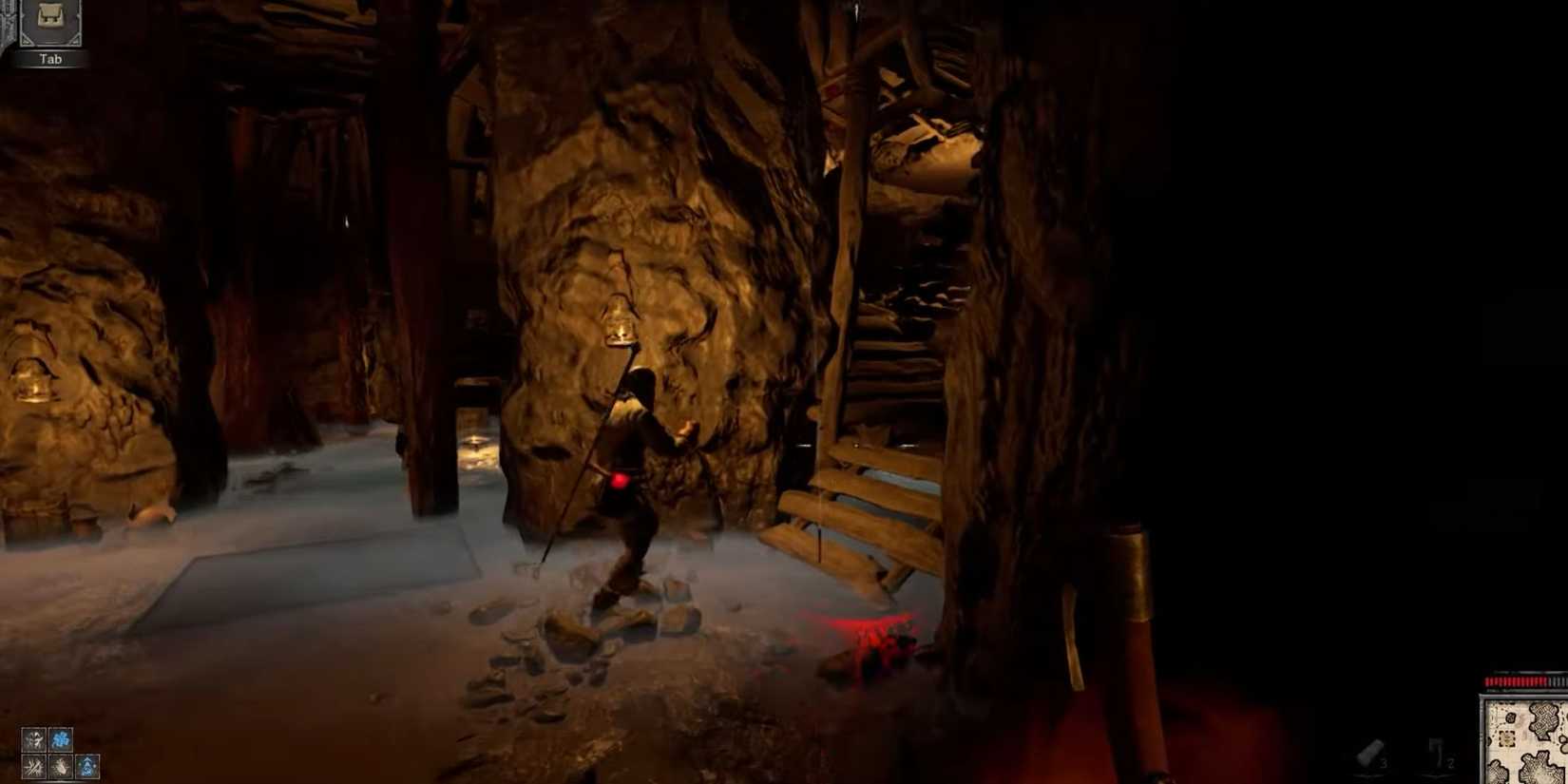Screen dimensions: 1568x784
Task: Select the item slot showing quantity 3
Action: pyautogui.click(x=1369, y=753)
